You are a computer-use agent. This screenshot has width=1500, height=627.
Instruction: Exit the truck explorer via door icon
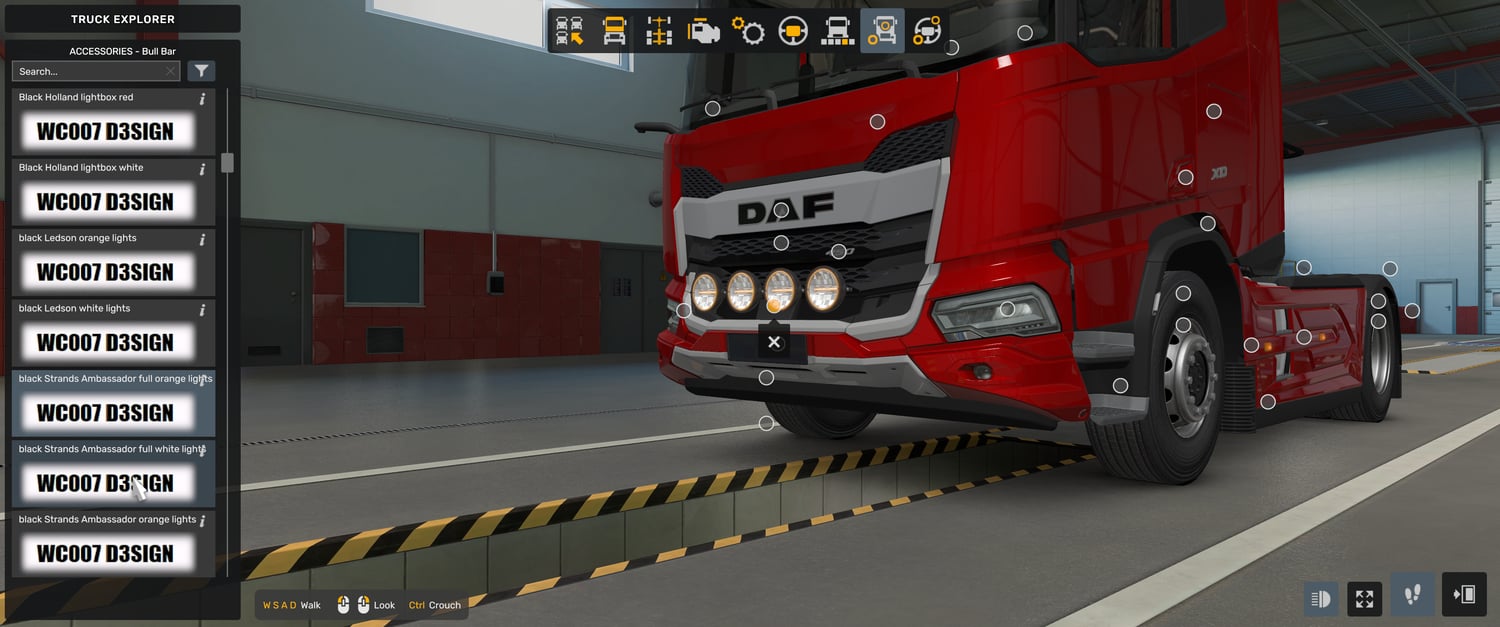[x=1464, y=595]
